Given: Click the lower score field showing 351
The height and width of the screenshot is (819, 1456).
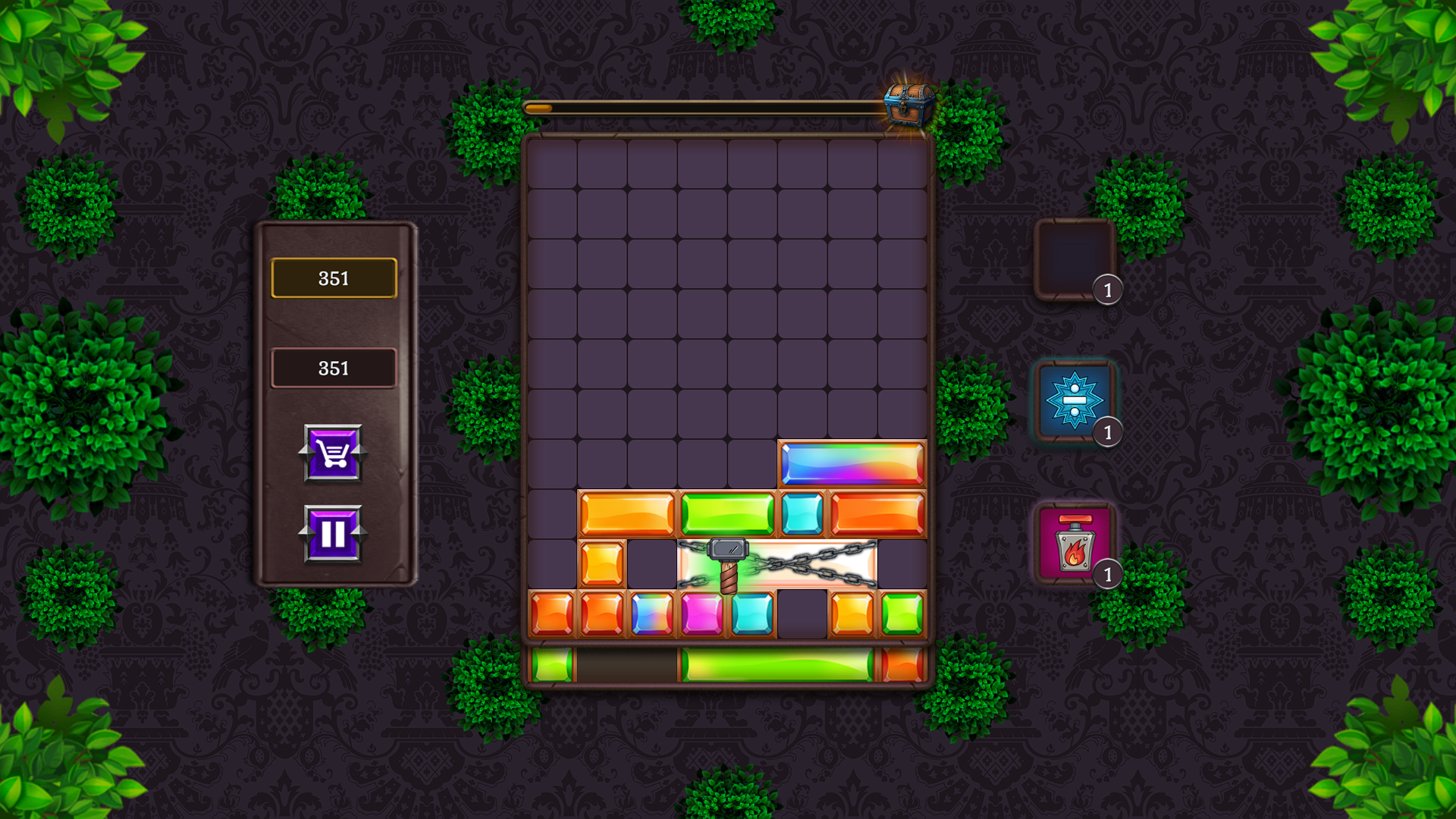Looking at the screenshot, I should coord(333,369).
